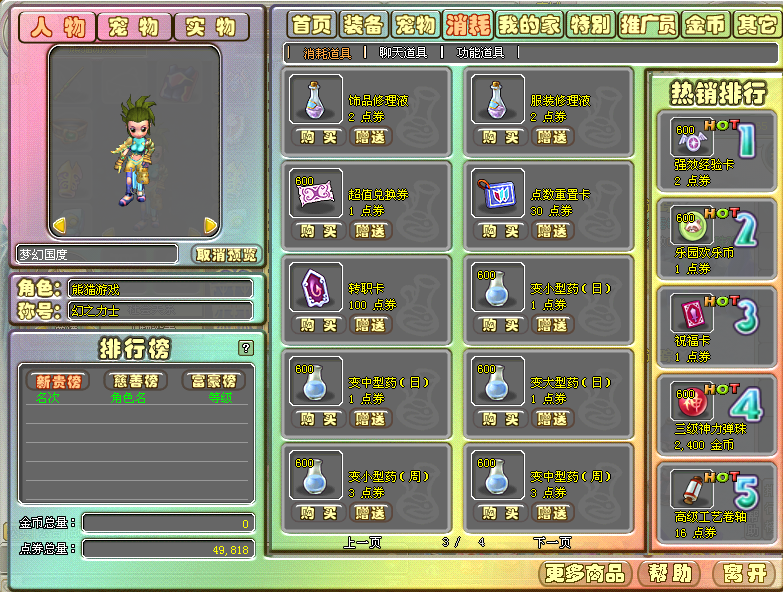Click 取消预览 under character preview
This screenshot has width=783, height=592.
(x=225, y=254)
